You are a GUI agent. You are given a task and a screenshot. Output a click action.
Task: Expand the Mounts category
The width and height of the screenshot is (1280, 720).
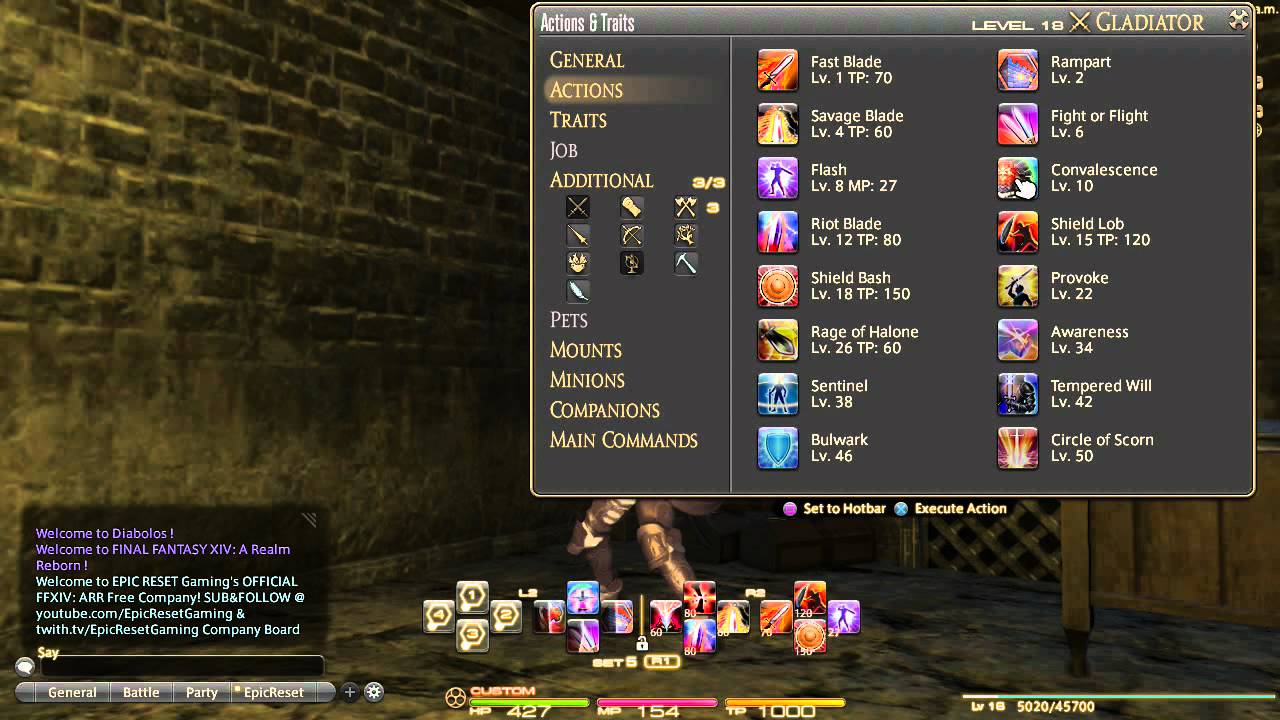(x=585, y=350)
